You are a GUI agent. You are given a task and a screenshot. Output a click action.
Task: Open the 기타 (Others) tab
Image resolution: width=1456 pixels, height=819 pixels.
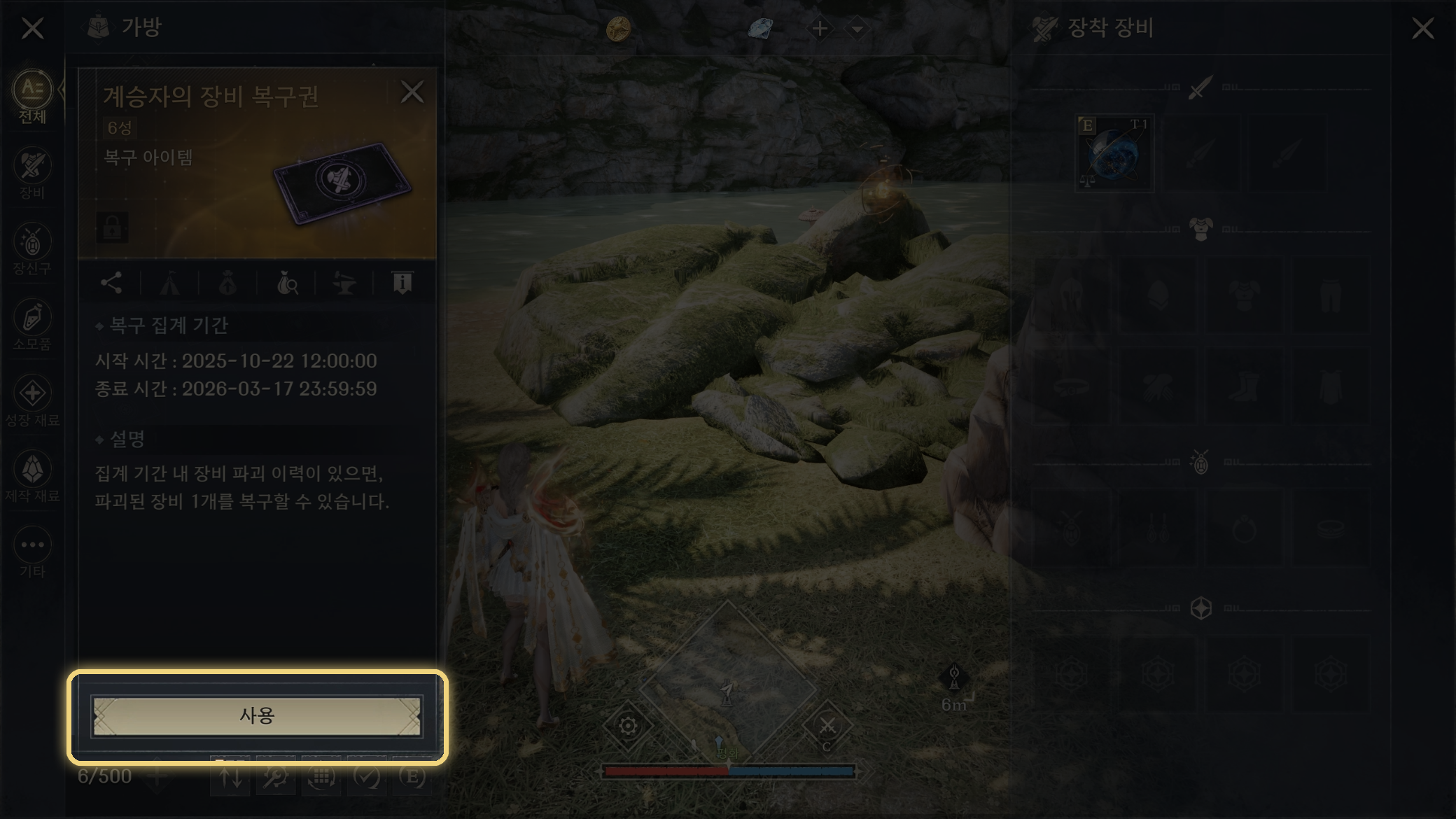pyautogui.click(x=32, y=552)
